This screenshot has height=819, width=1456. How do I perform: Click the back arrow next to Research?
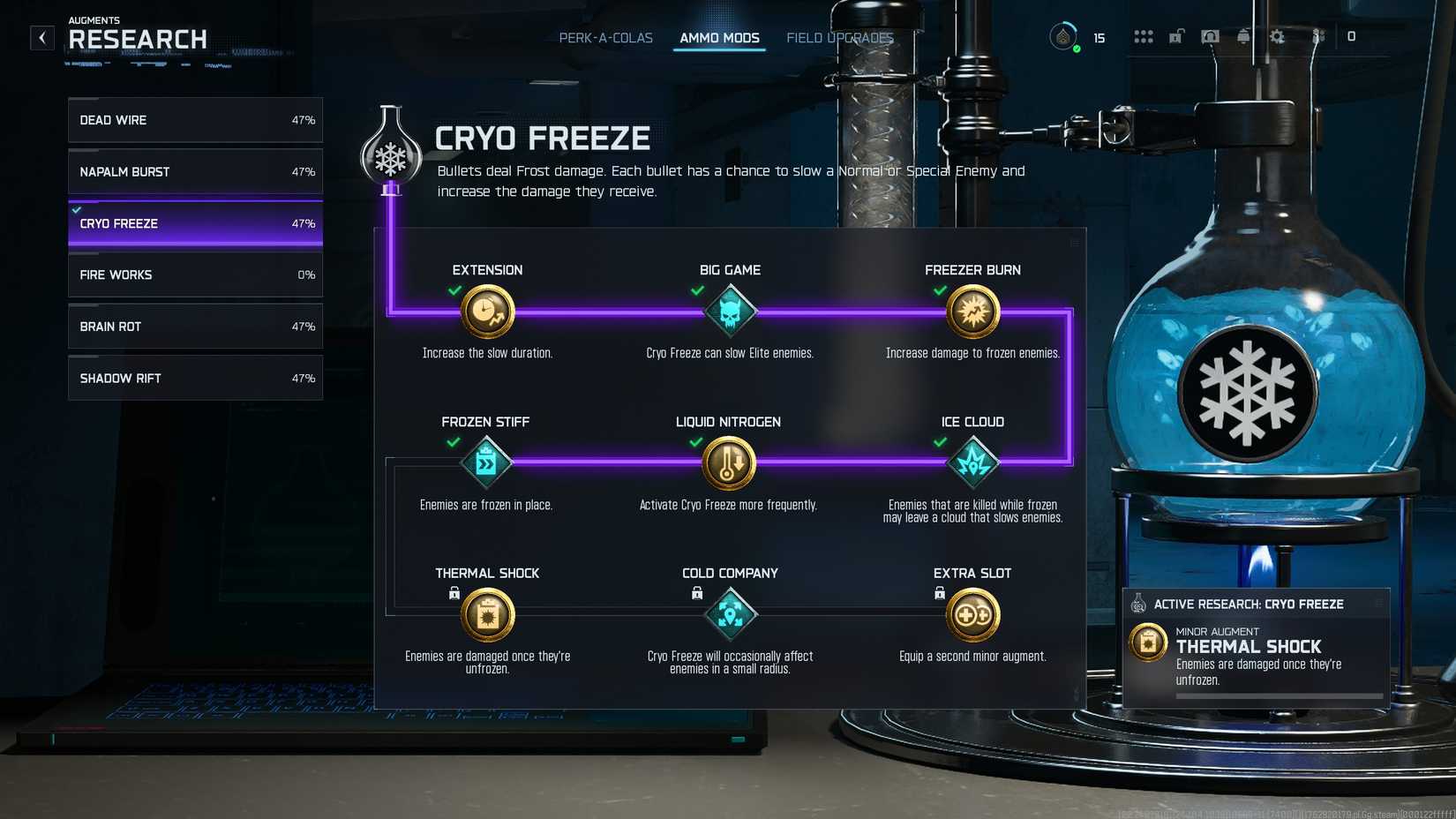[x=41, y=37]
